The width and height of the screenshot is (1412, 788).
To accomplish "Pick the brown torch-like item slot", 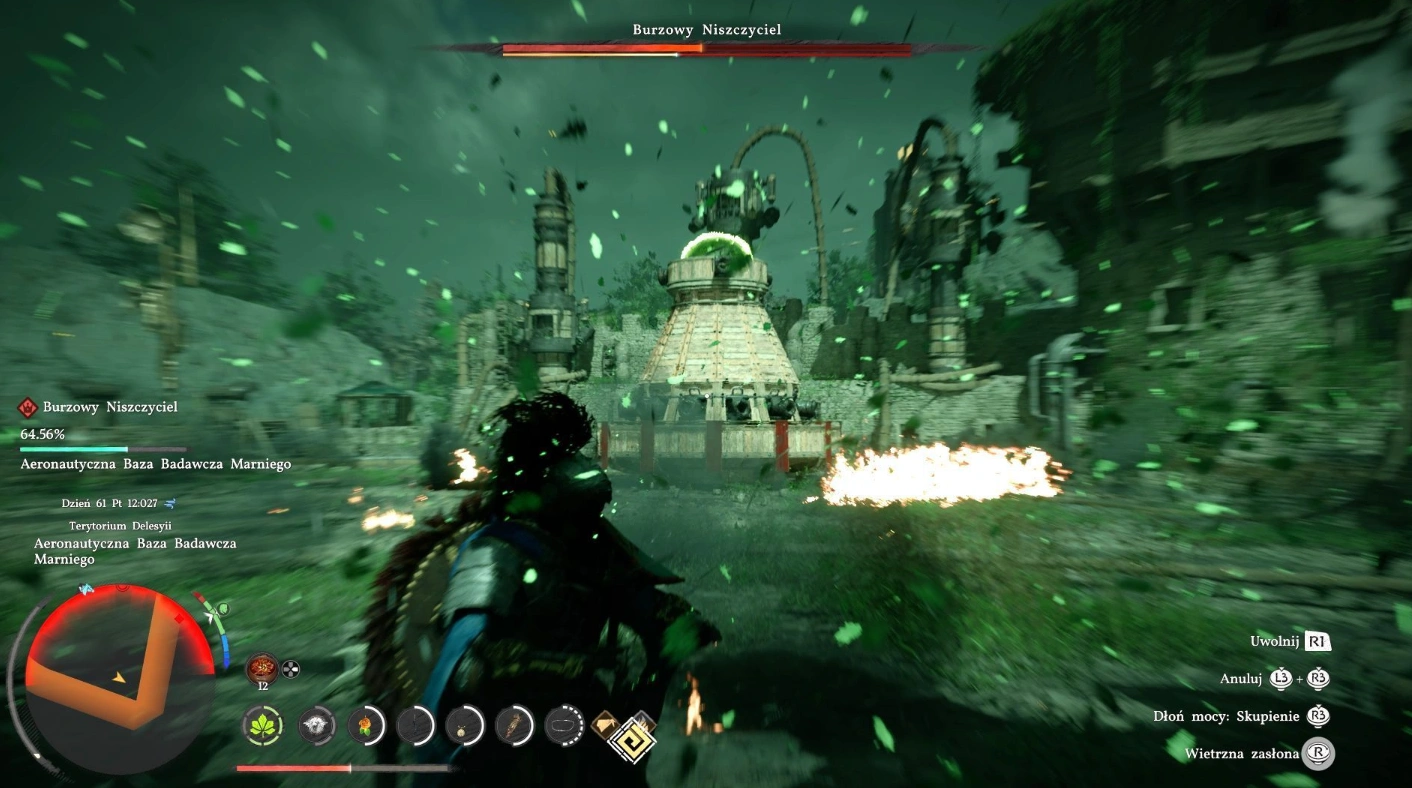I will tap(515, 725).
